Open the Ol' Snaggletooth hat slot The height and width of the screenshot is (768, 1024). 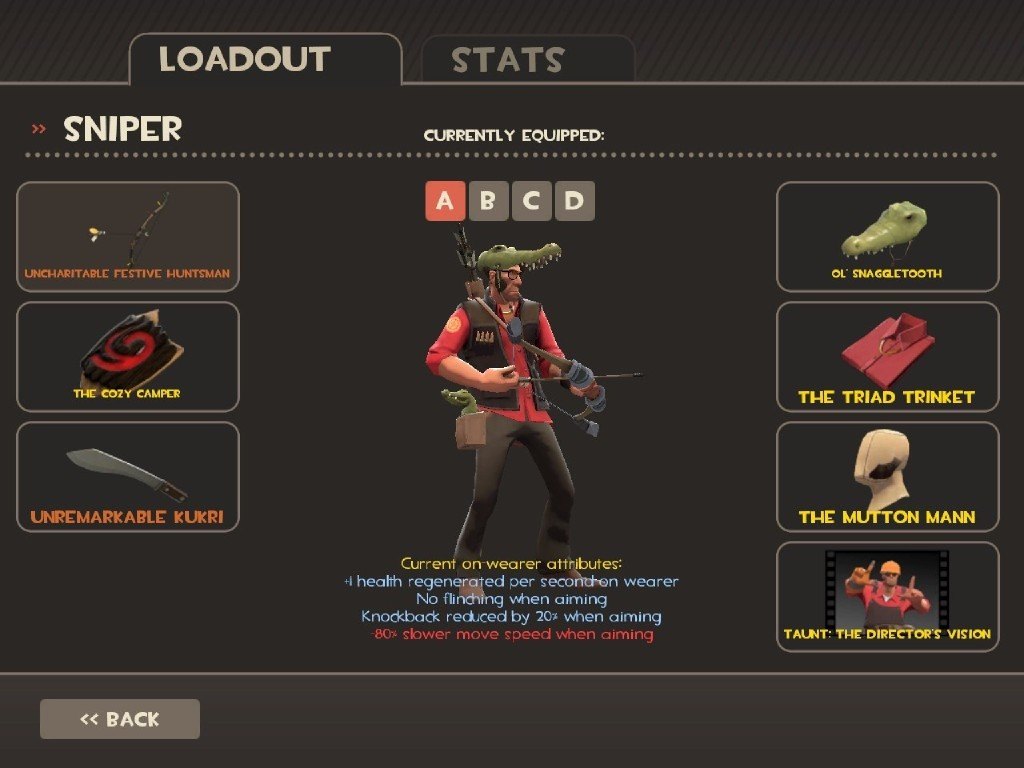(888, 237)
